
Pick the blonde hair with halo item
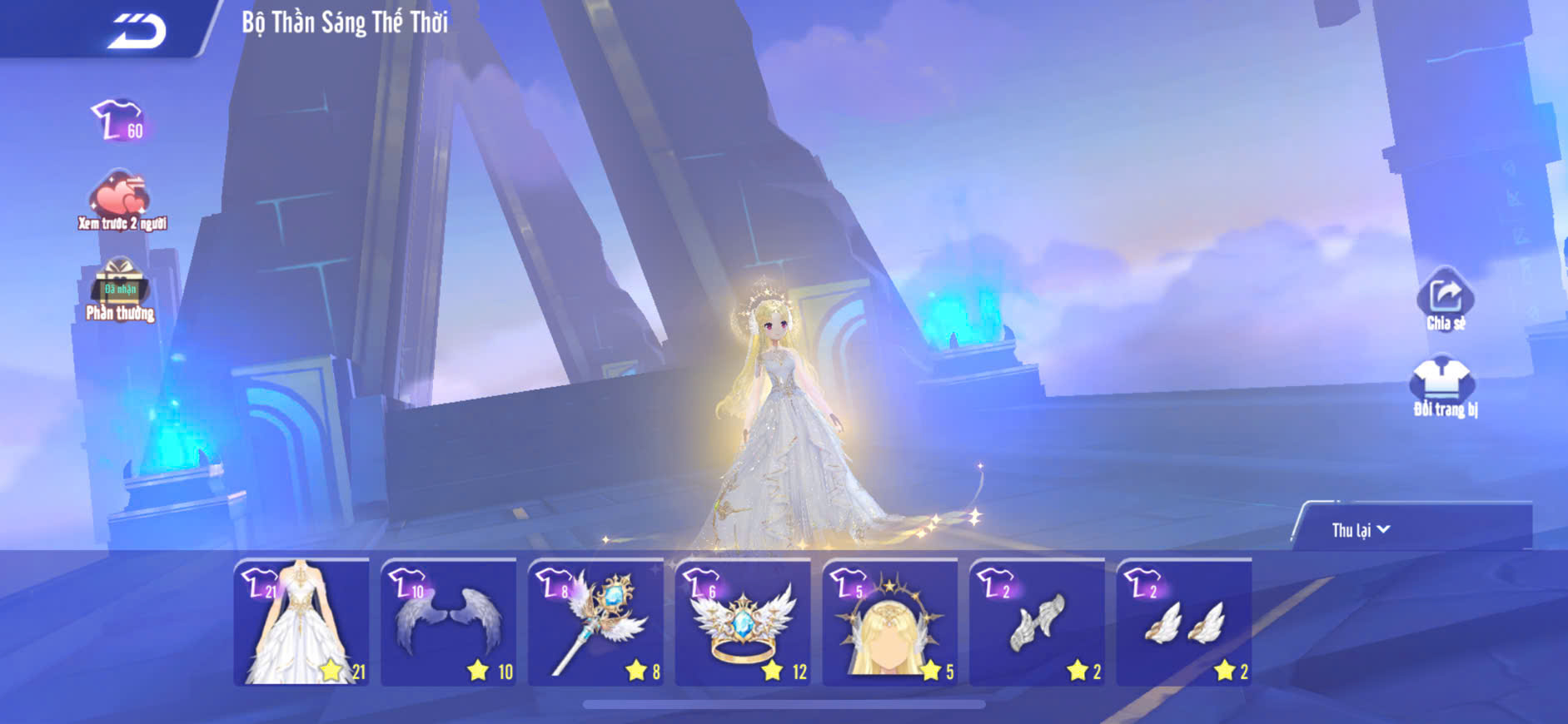pyautogui.click(x=890, y=622)
